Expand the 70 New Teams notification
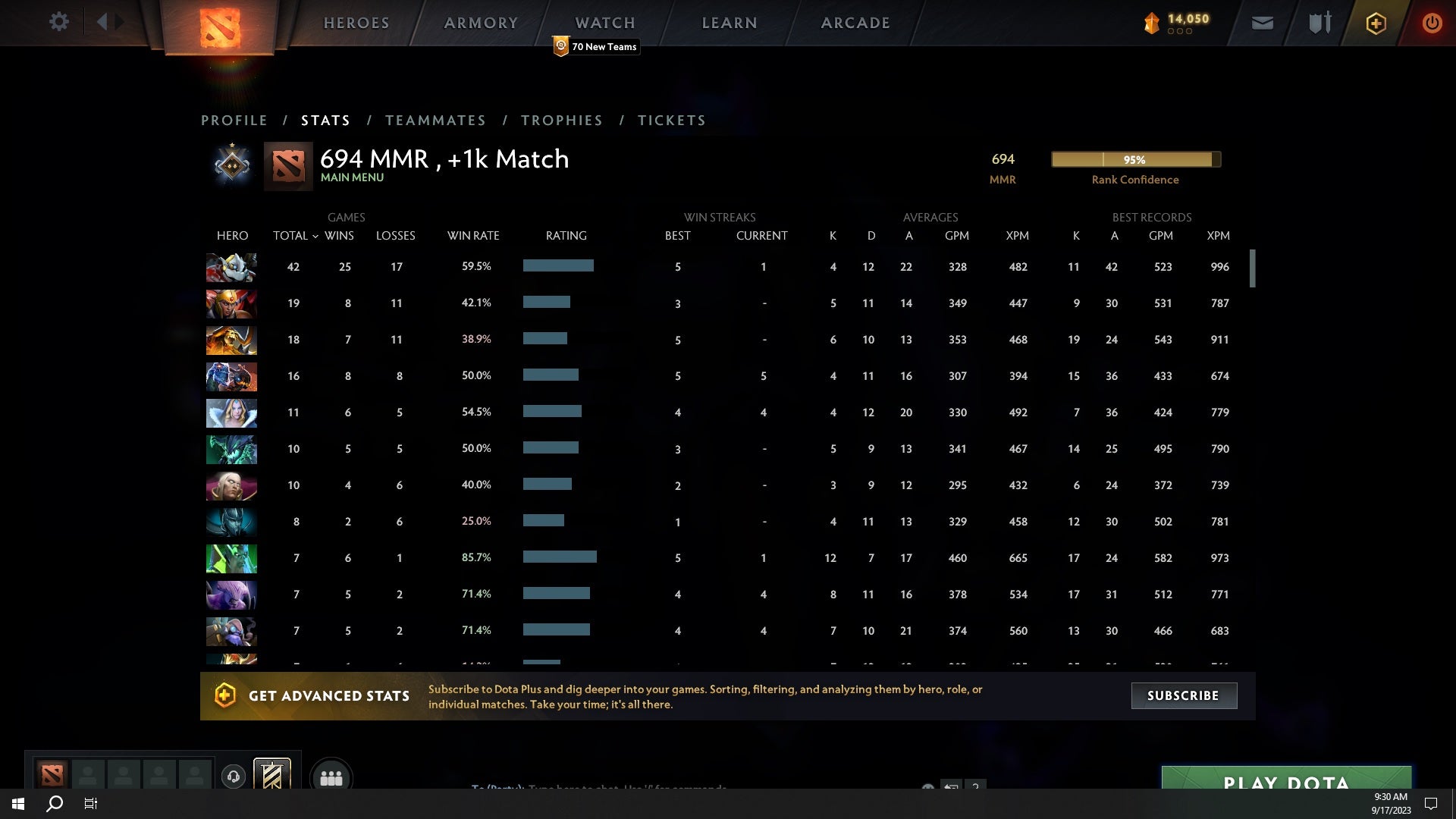Screen dimensions: 1456x819 (596, 46)
